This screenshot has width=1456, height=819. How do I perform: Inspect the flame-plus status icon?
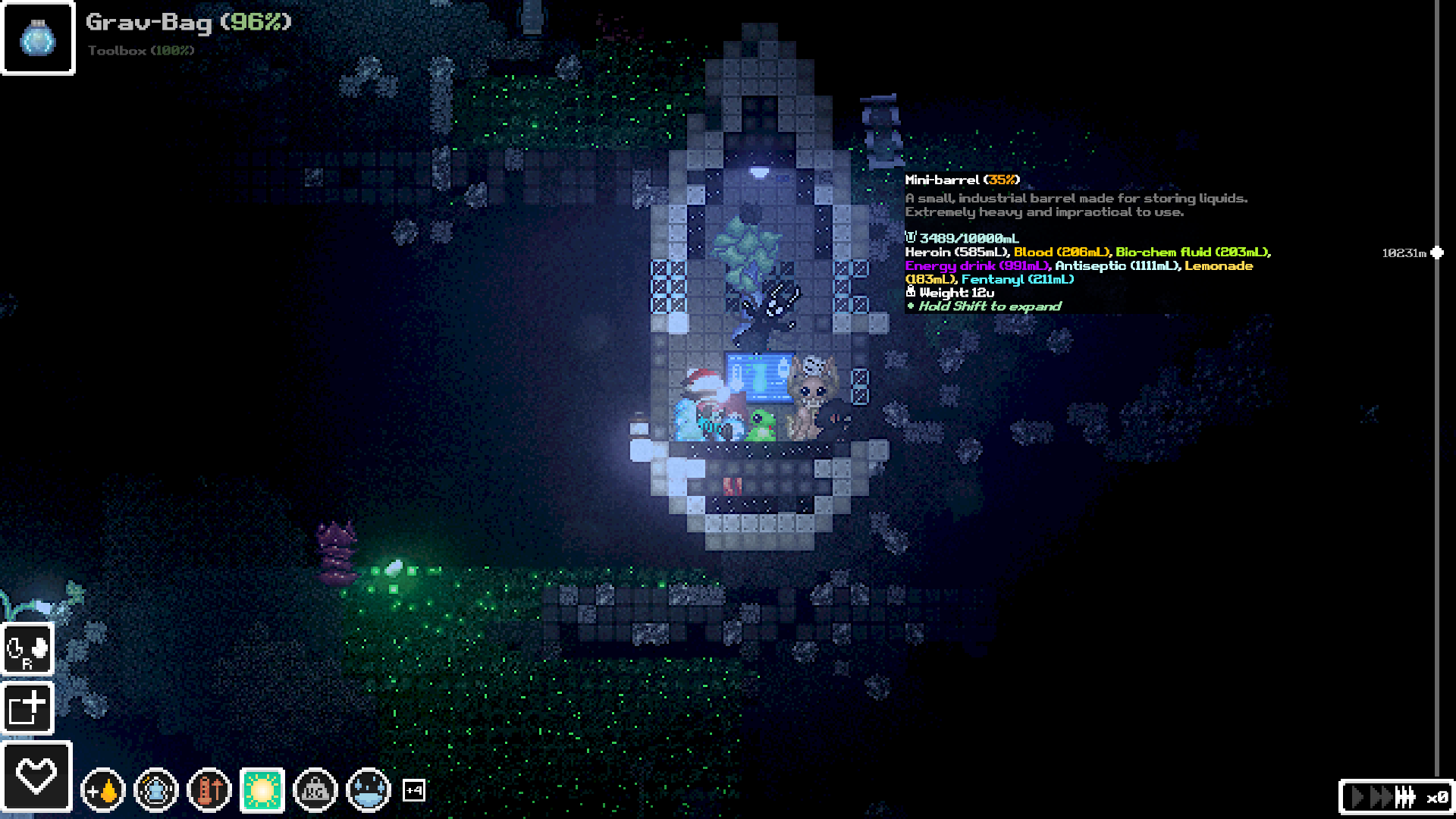(x=102, y=791)
